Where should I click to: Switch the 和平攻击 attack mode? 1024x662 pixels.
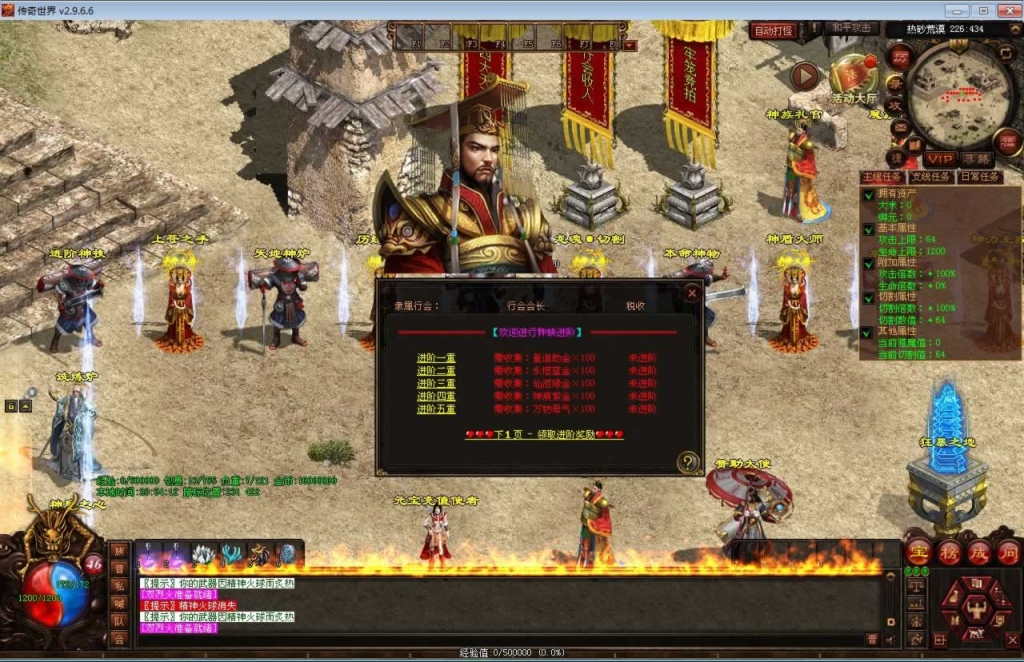pyautogui.click(x=852, y=29)
